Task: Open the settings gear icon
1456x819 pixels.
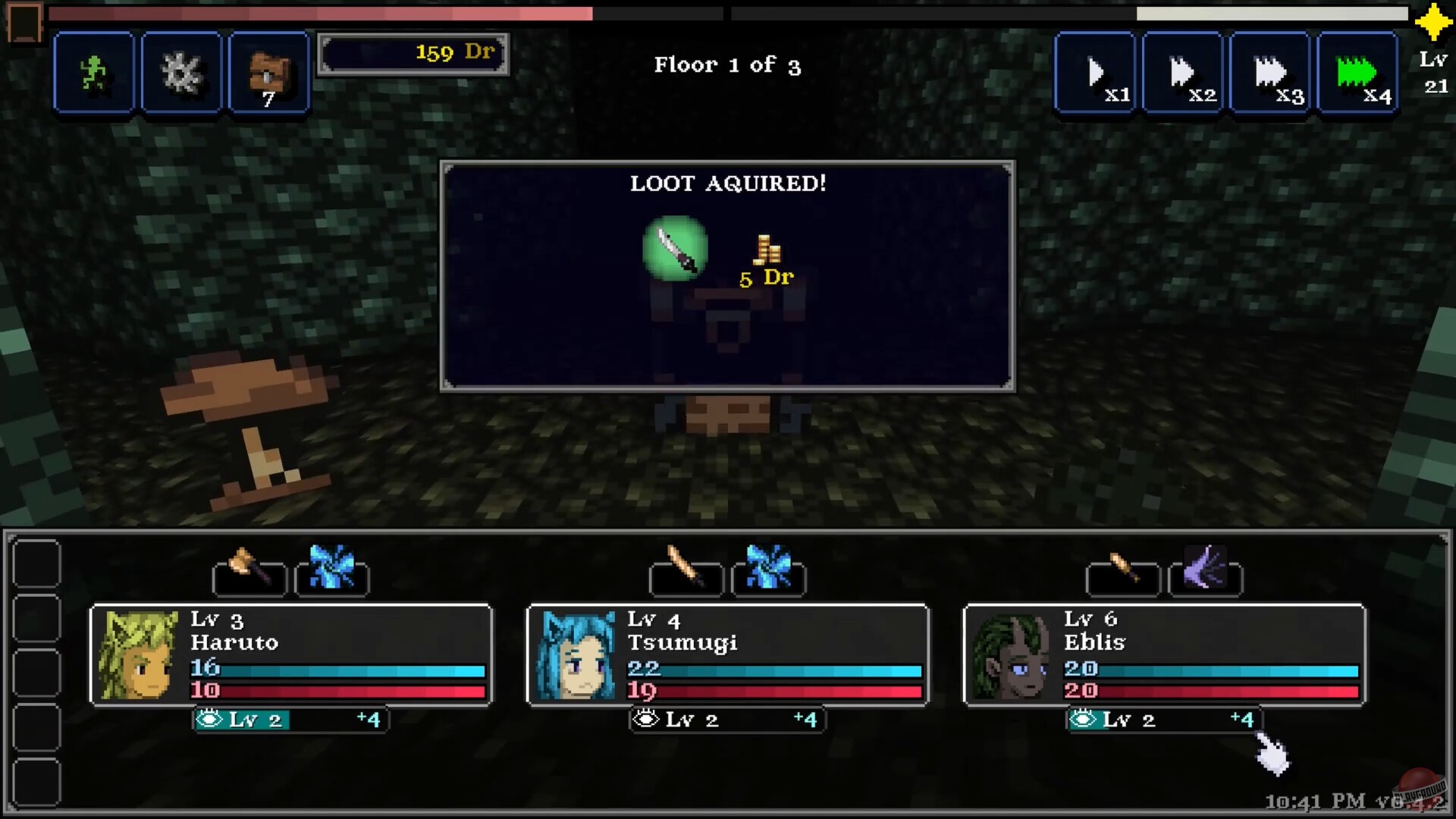Action: point(180,72)
